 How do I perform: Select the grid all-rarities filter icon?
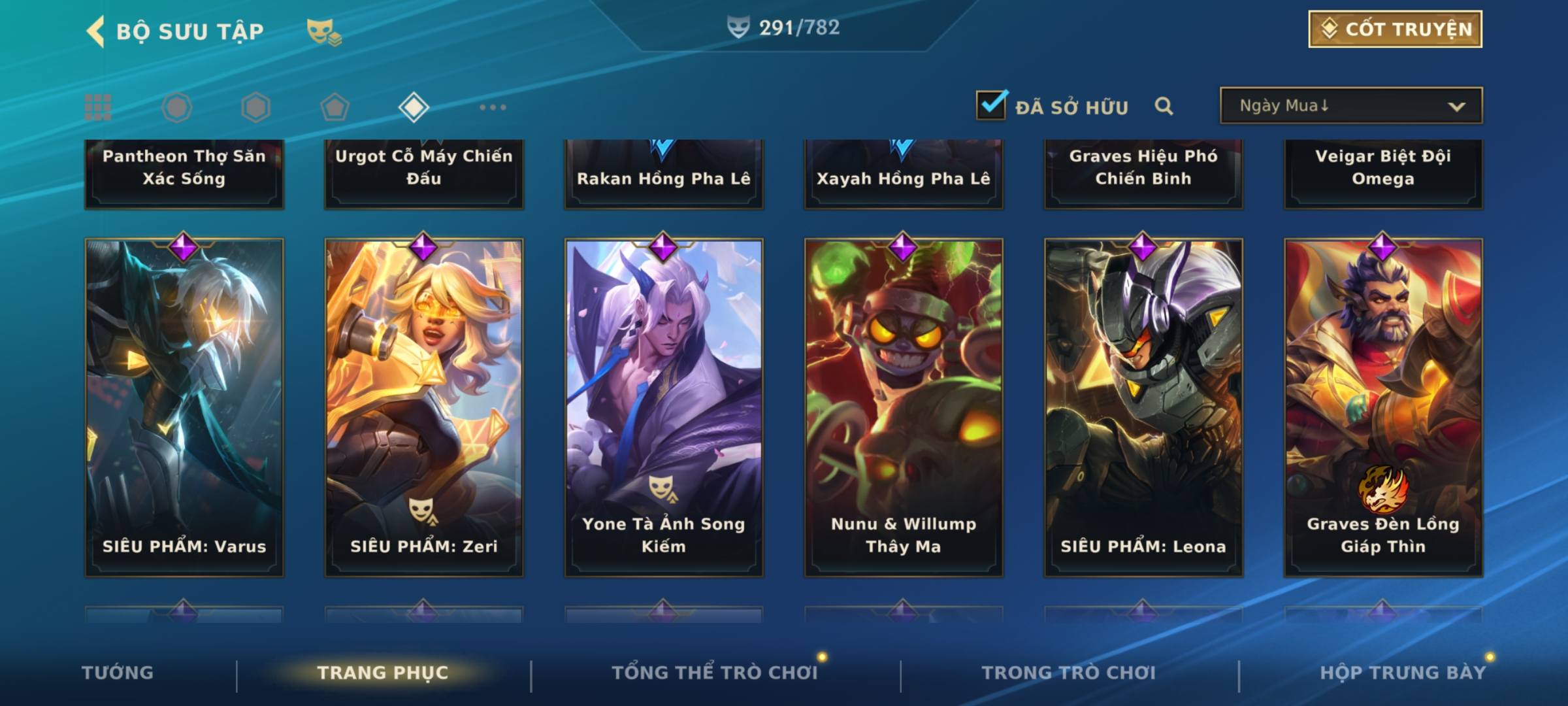98,107
